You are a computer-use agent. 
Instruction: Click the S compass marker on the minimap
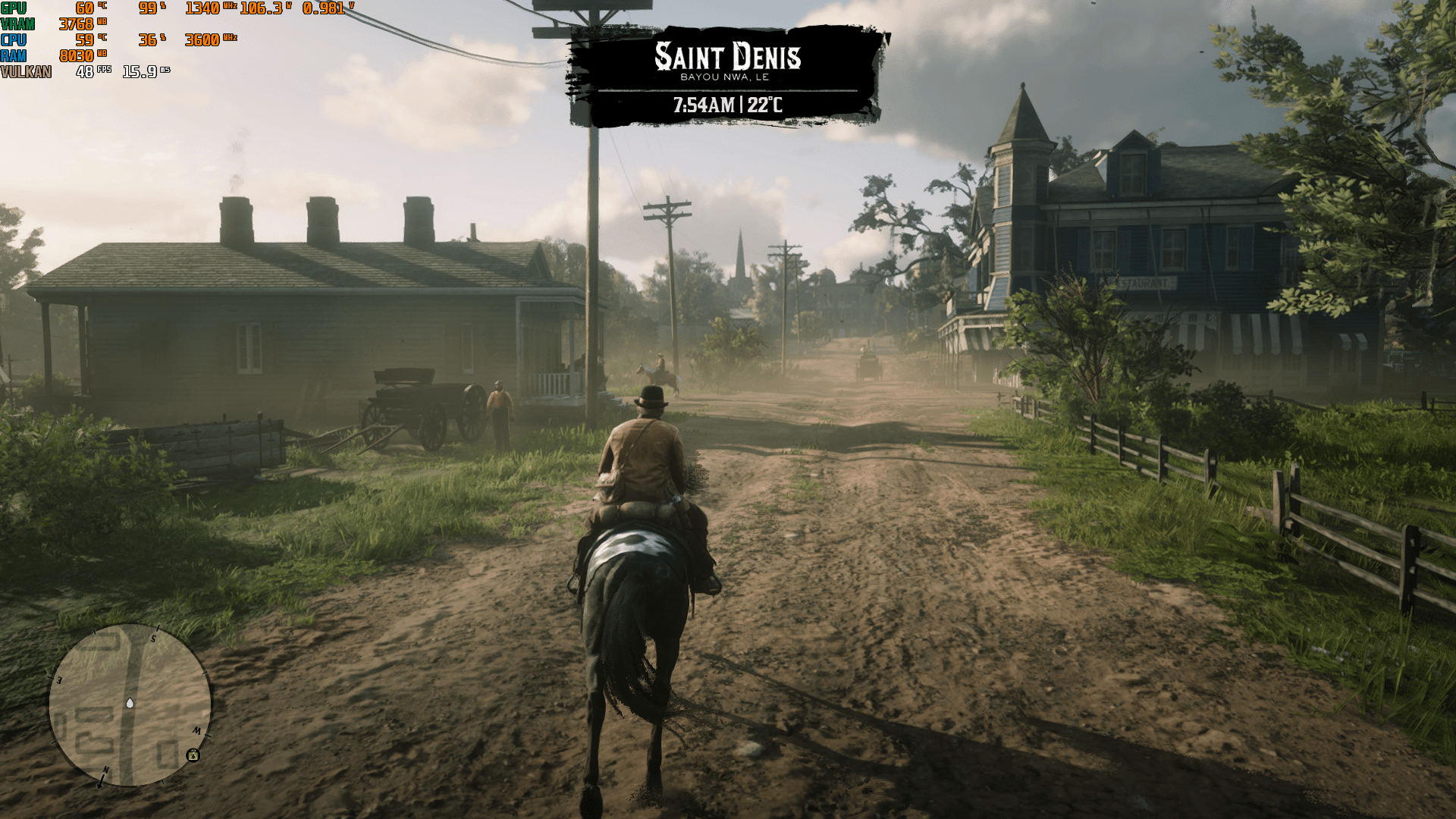tap(155, 639)
